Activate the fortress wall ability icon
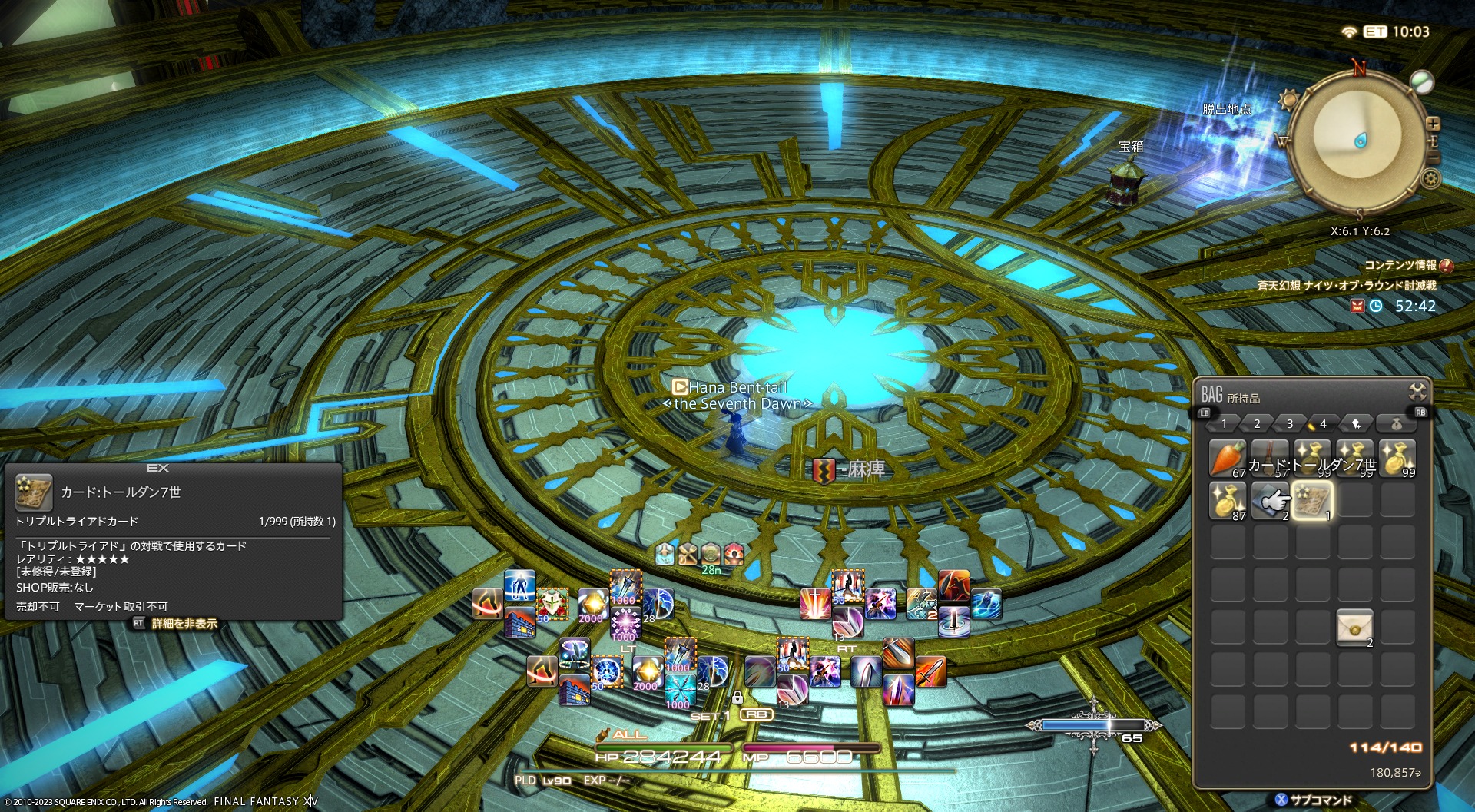The height and width of the screenshot is (812, 1475). 519,622
